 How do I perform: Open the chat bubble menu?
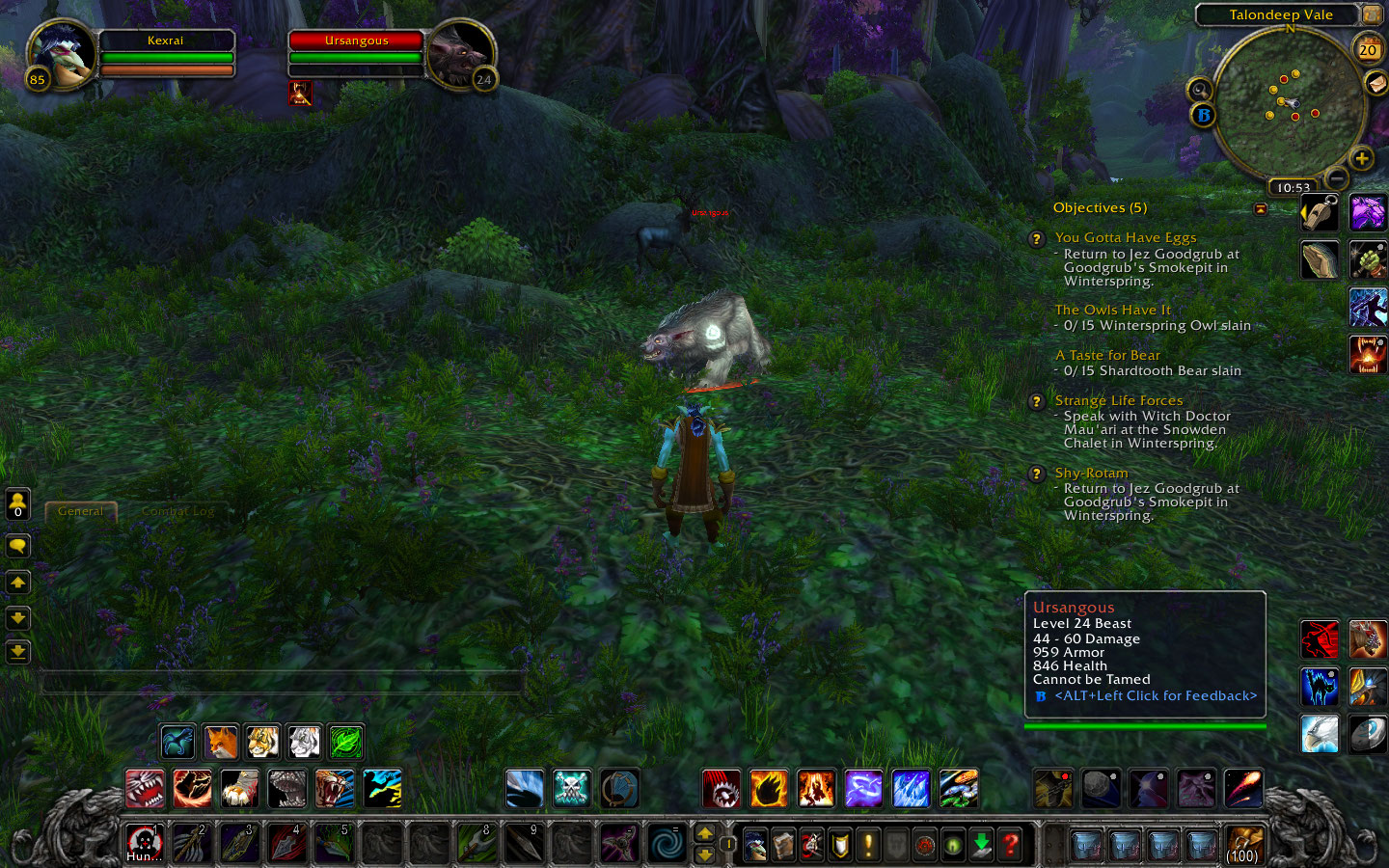tap(17, 546)
